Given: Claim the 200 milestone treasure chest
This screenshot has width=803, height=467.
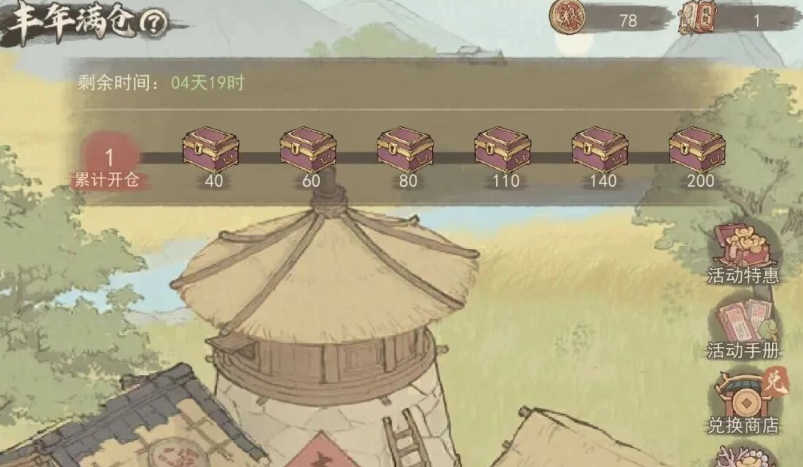Looking at the screenshot, I should point(697,149).
